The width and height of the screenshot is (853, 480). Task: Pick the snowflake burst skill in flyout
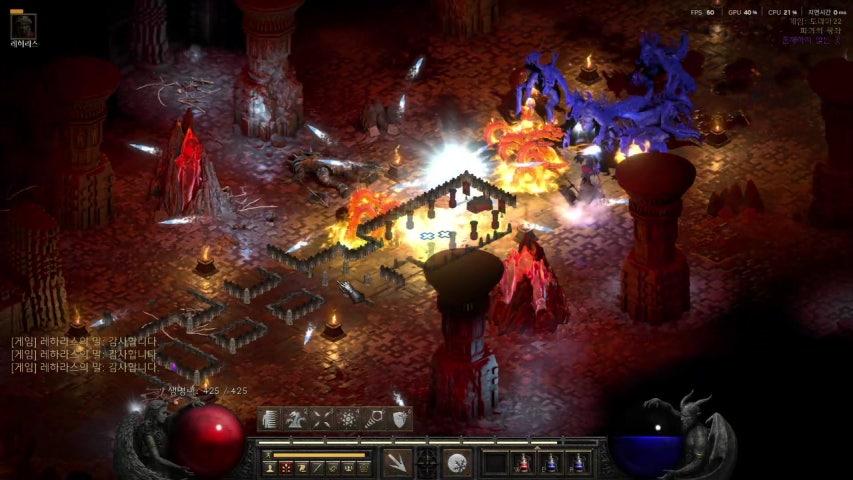348,419
